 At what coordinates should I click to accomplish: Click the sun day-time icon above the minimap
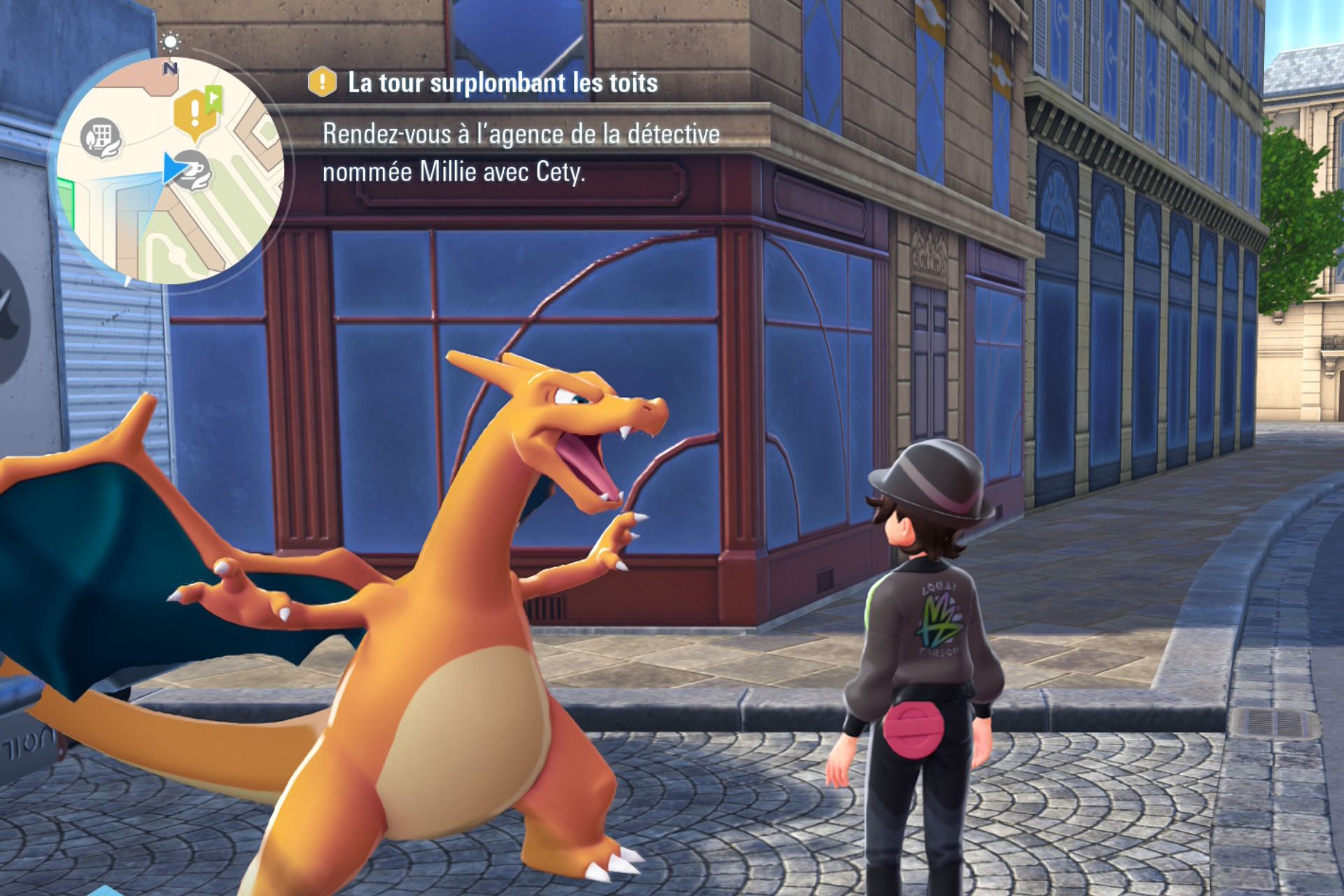tap(171, 42)
